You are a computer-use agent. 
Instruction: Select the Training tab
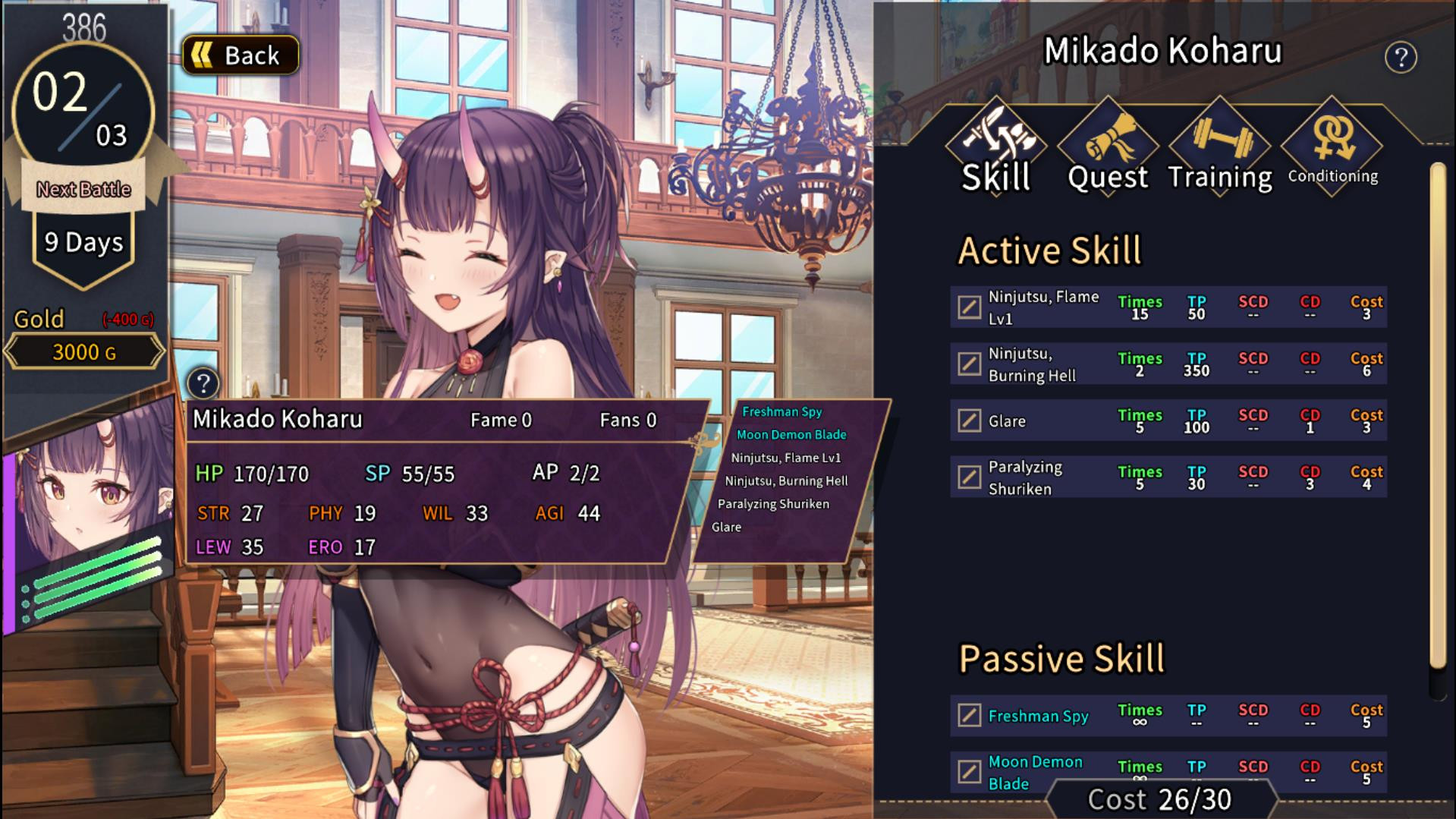[x=1219, y=149]
